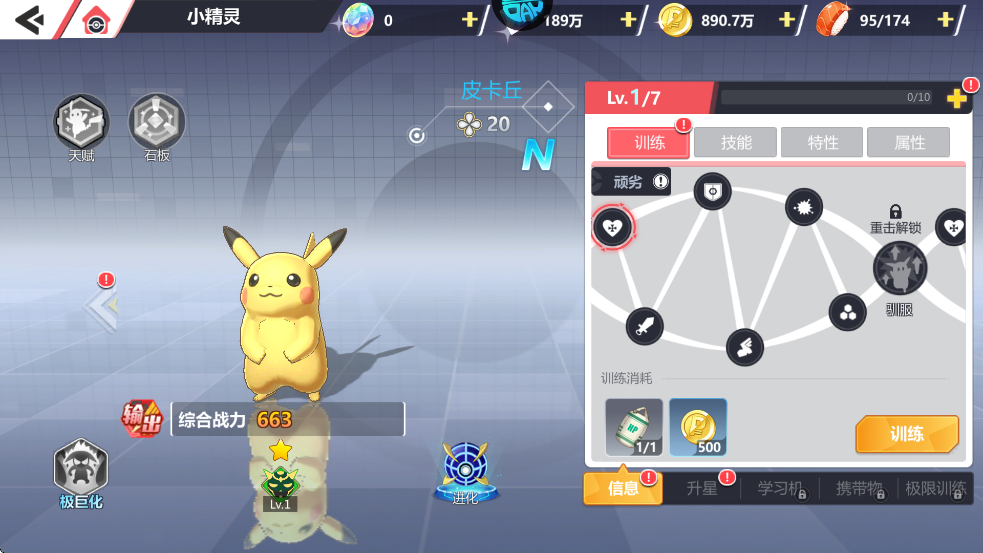Add more diamonds with the plus button
Viewport: 983px width, 553px height.
tap(469, 20)
